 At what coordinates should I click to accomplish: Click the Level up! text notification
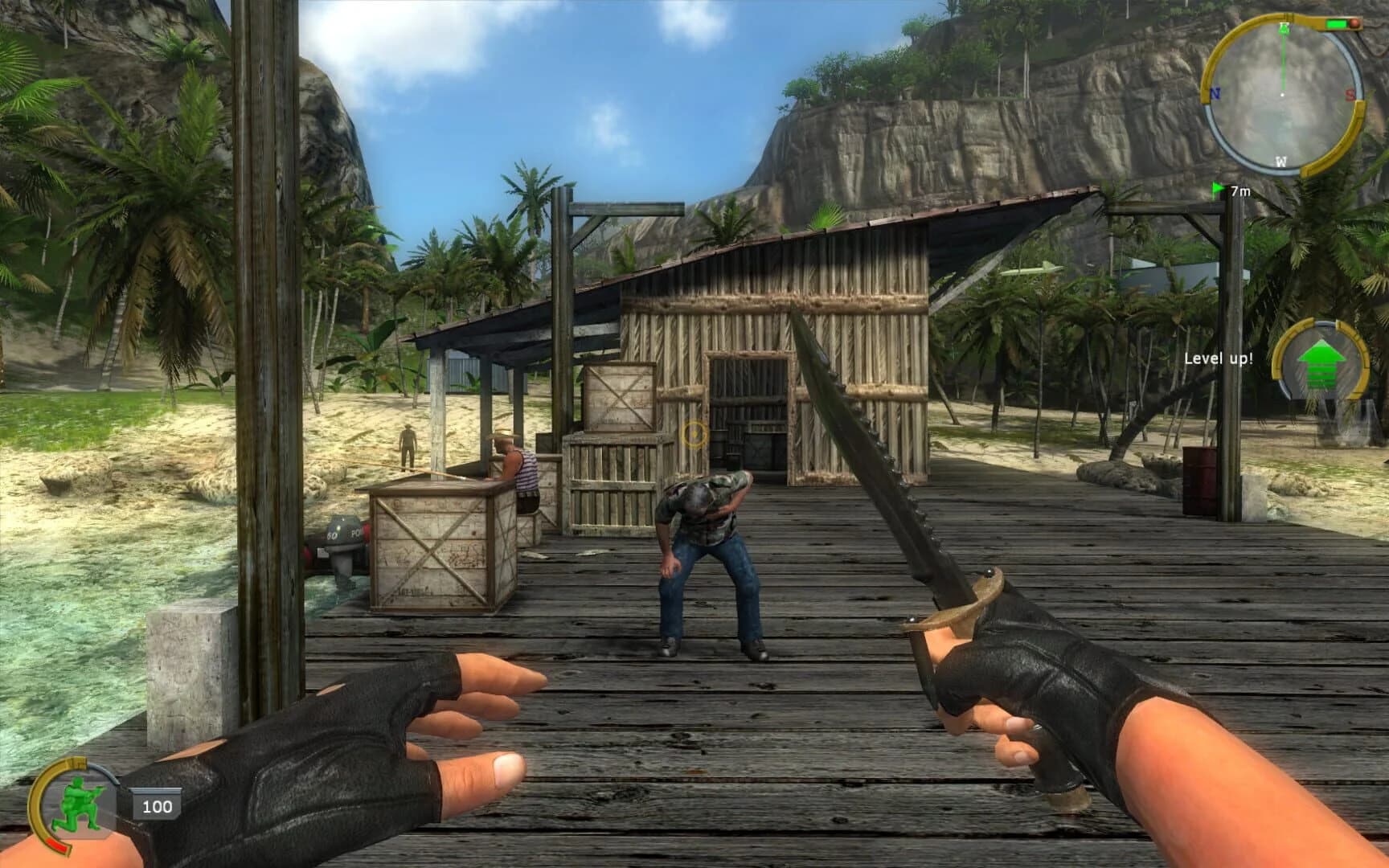(1219, 358)
